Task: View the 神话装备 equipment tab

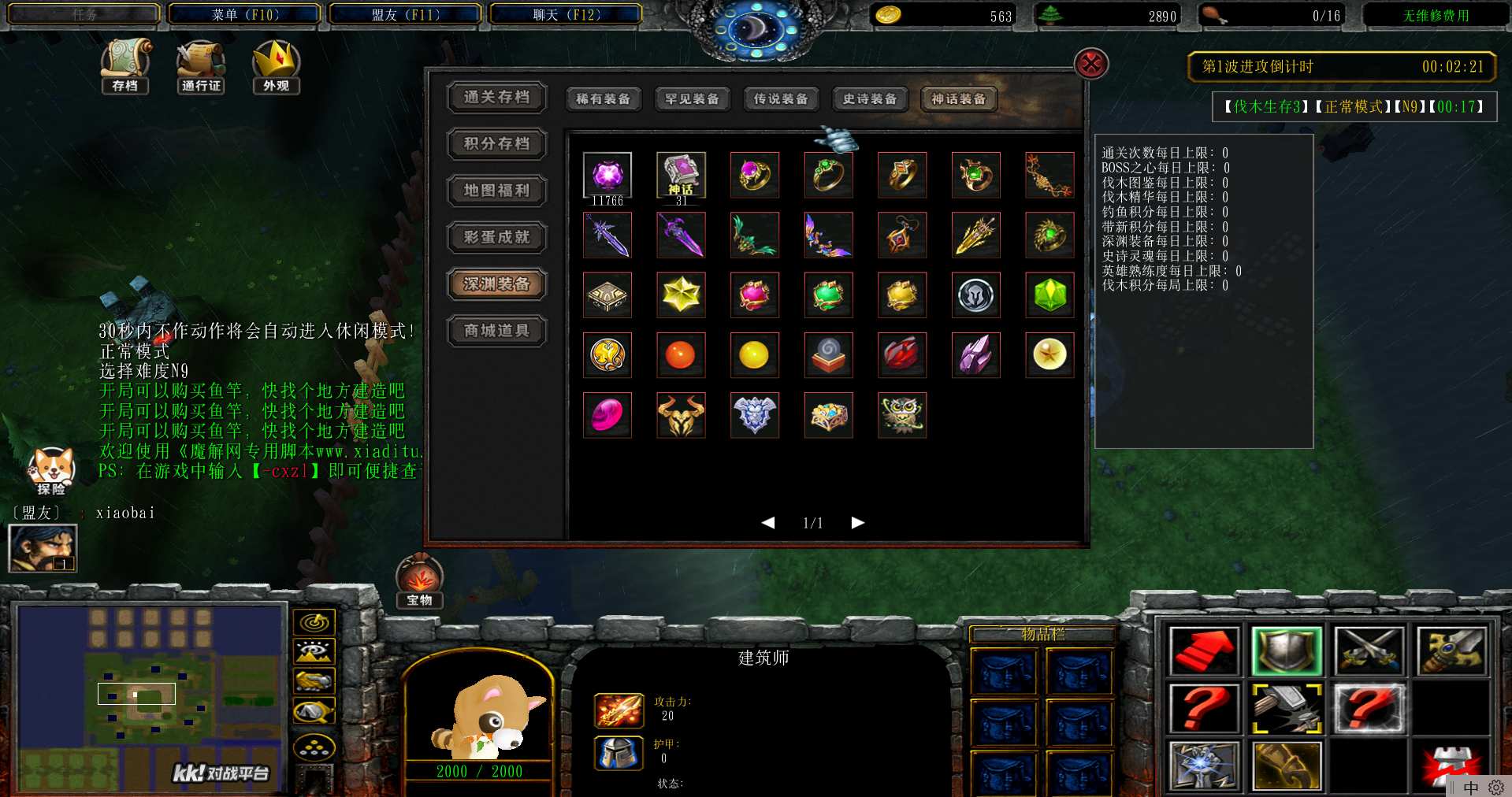Action: tap(958, 99)
